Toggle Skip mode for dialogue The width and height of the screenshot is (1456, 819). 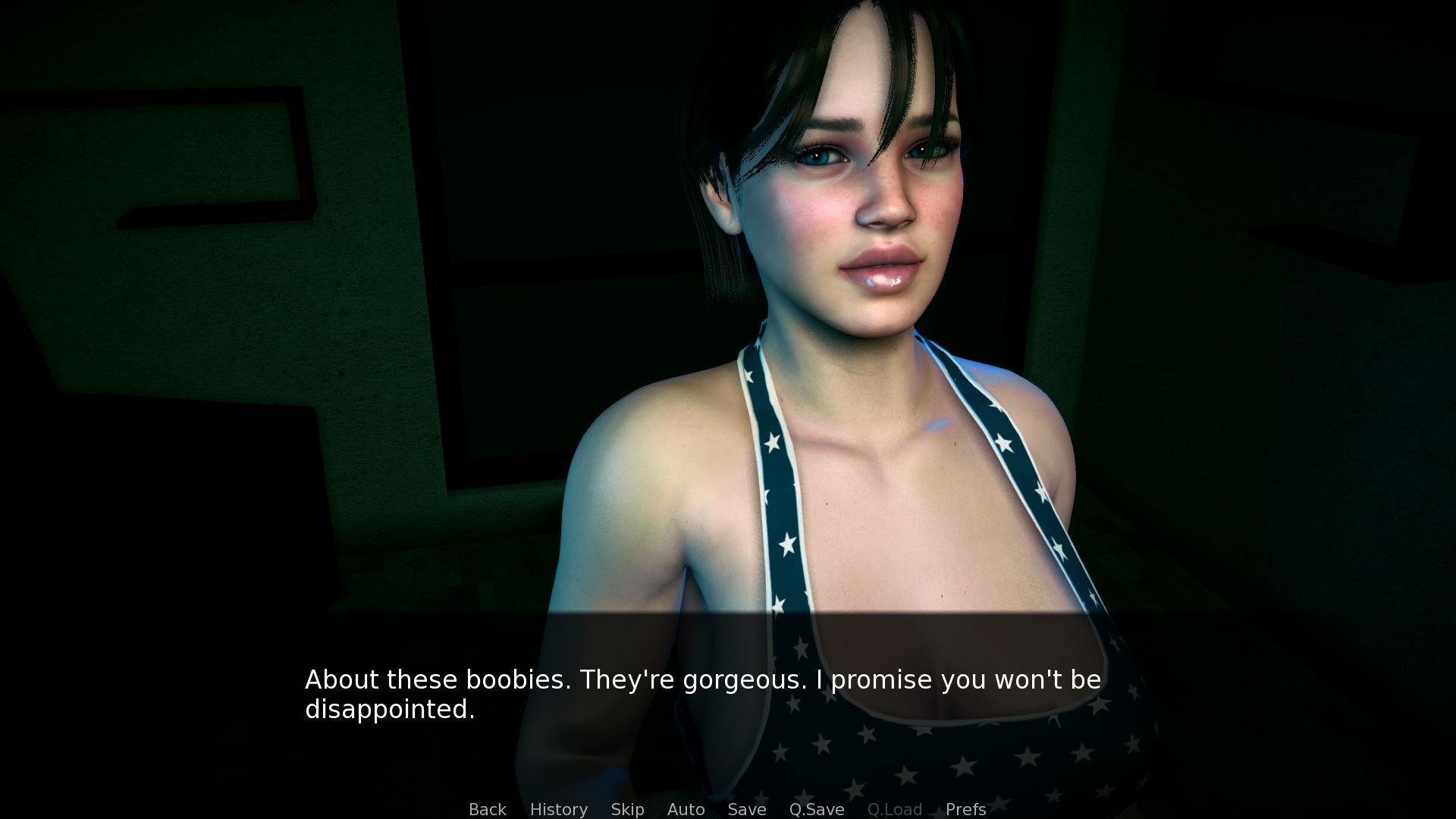click(627, 809)
